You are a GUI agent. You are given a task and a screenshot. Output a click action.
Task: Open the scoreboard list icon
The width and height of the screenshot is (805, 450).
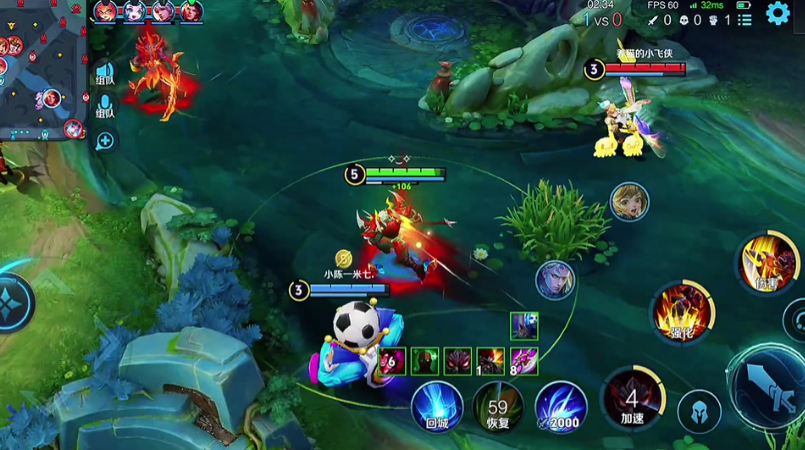[745, 19]
